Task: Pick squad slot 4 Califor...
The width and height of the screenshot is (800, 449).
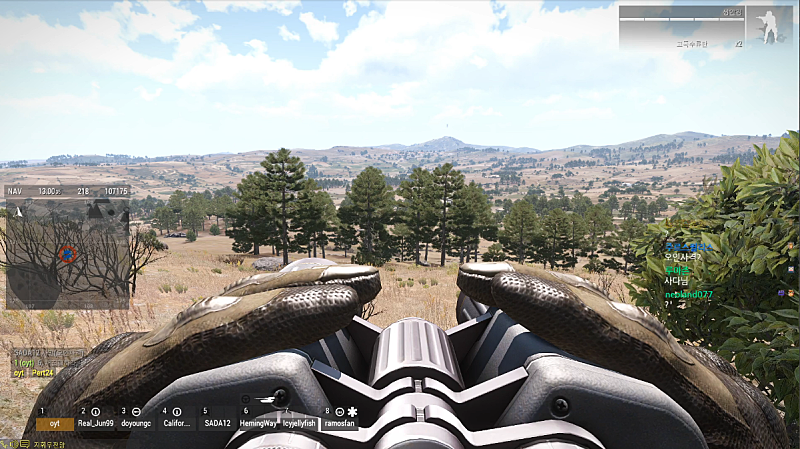Action: pyautogui.click(x=178, y=423)
